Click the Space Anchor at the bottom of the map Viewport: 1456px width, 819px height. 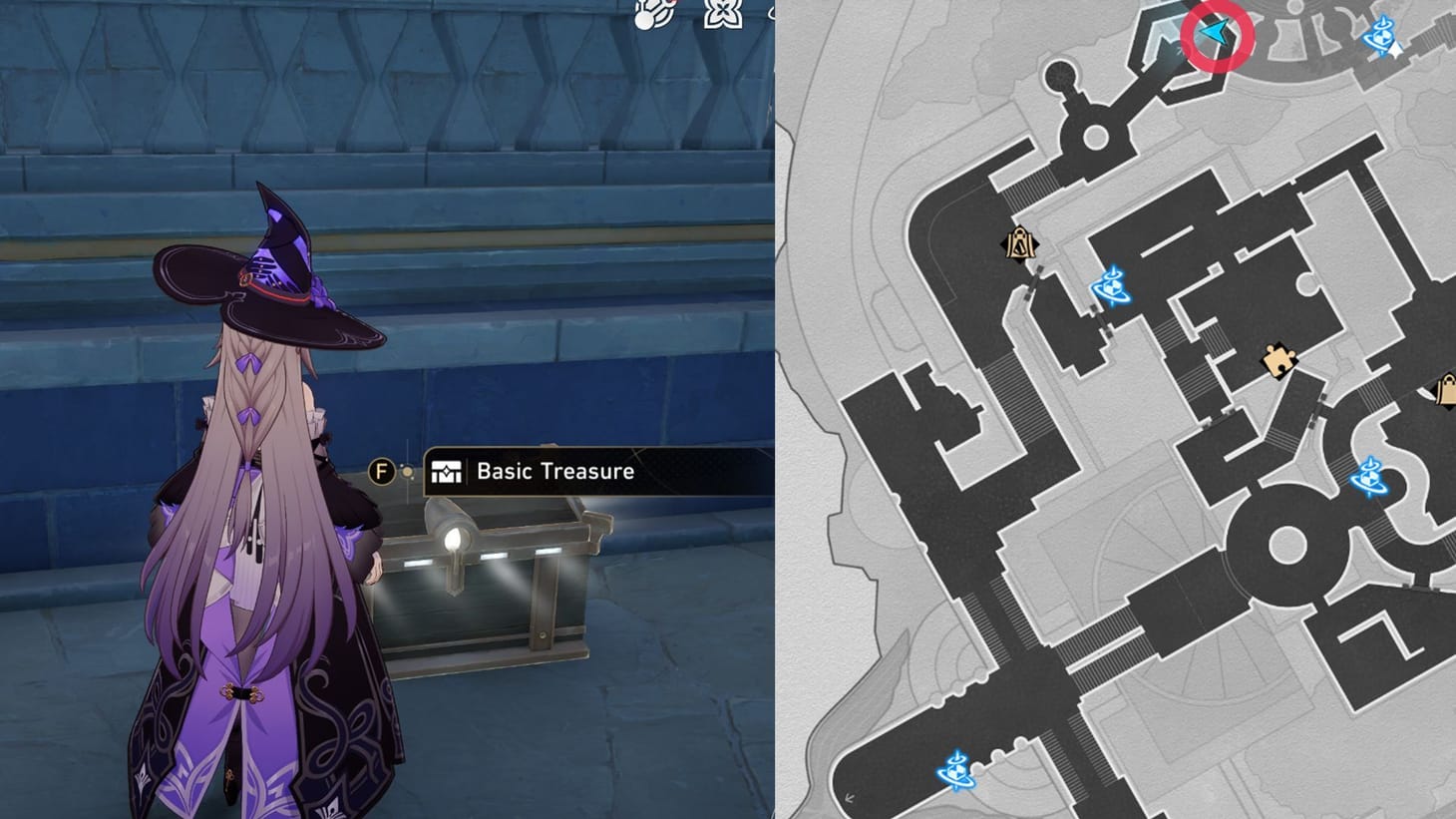(x=956, y=770)
